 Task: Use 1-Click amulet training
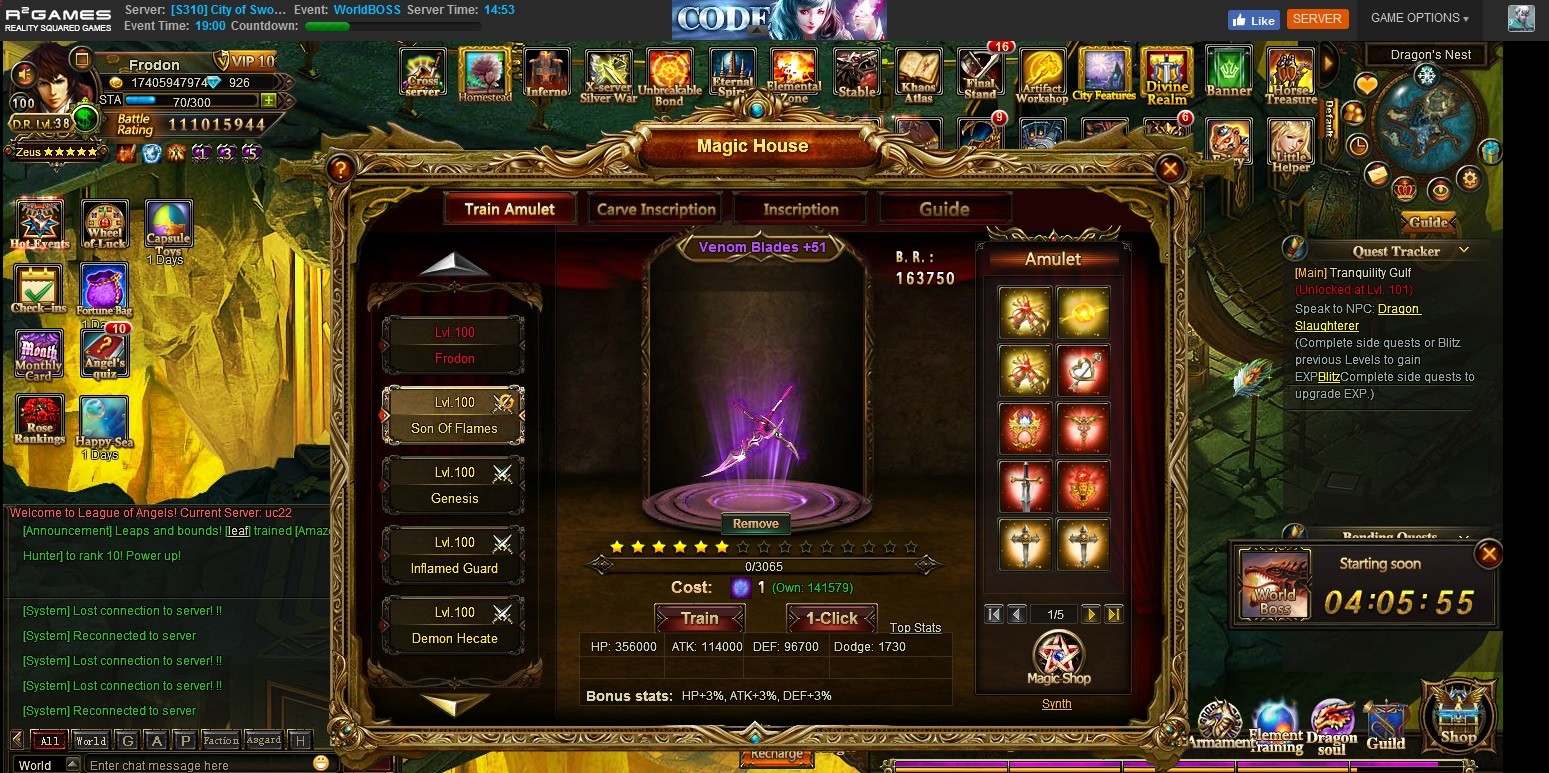pos(831,618)
